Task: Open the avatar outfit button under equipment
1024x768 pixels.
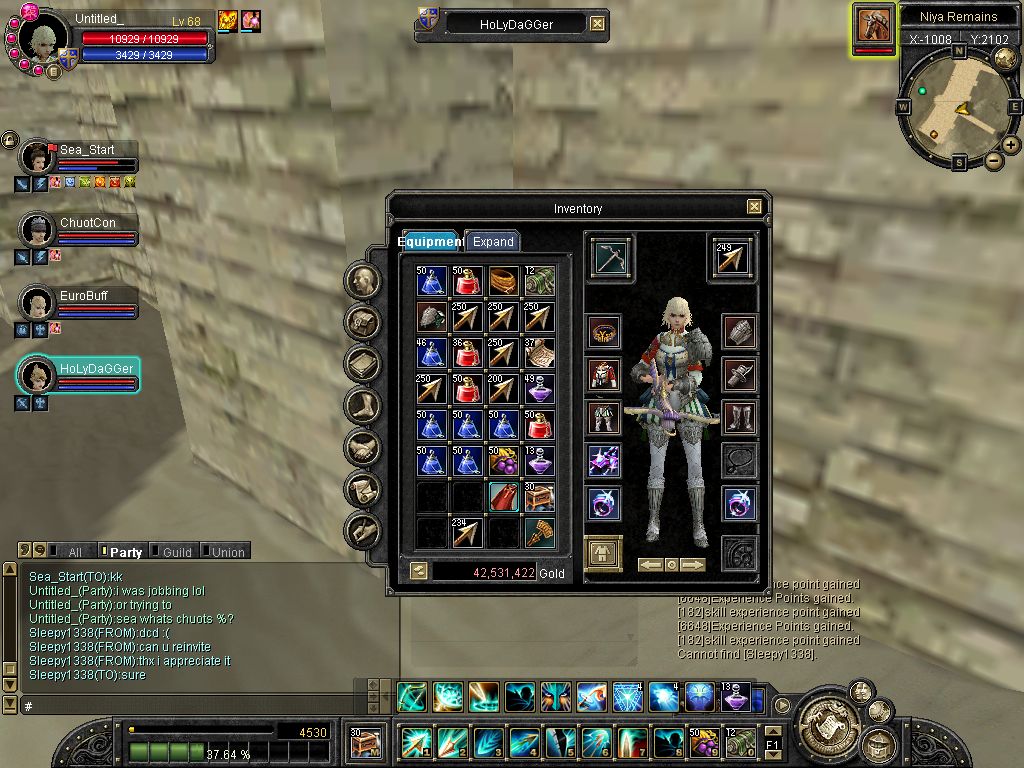Action: [x=603, y=553]
